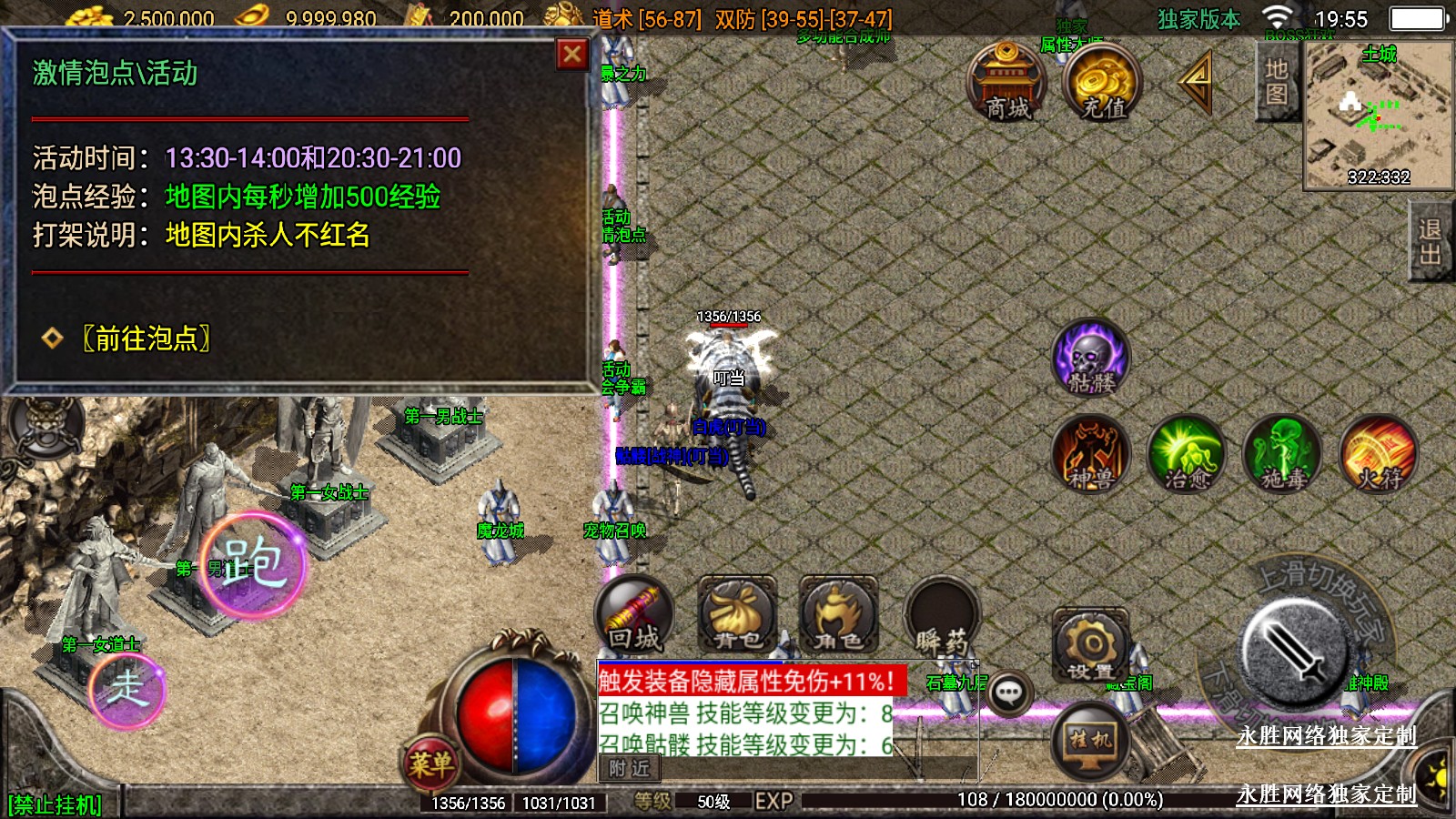Image resolution: width=1456 pixels, height=819 pixels.
Task: Use the 施毒 poison skill
Action: pyautogui.click(x=1283, y=454)
